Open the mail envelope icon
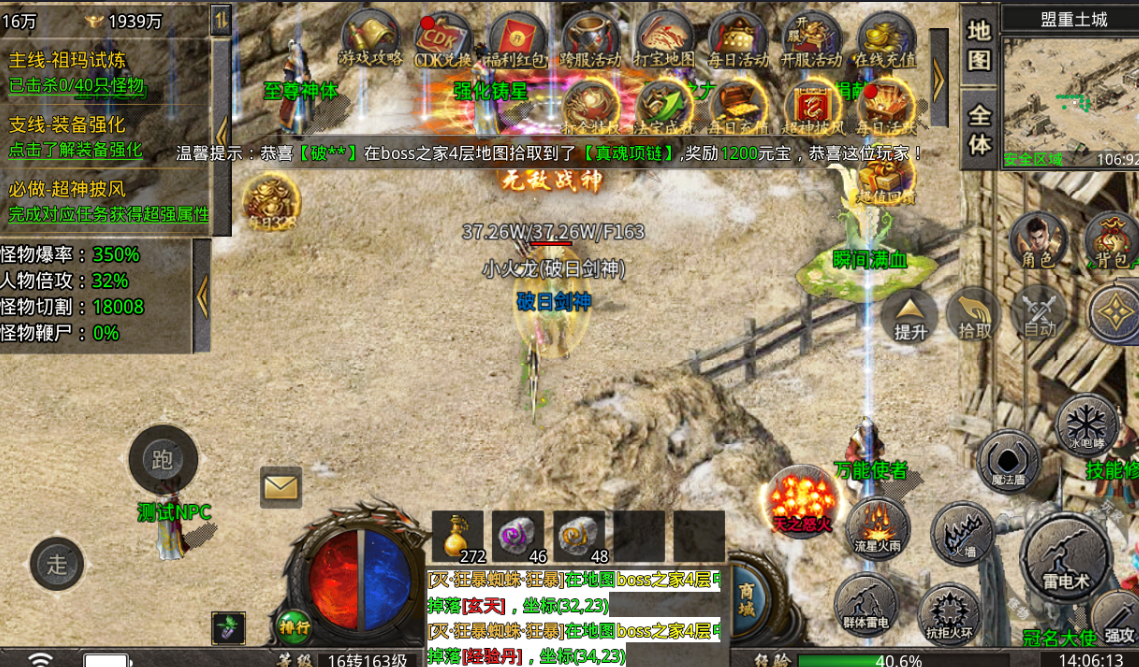 pos(281,487)
